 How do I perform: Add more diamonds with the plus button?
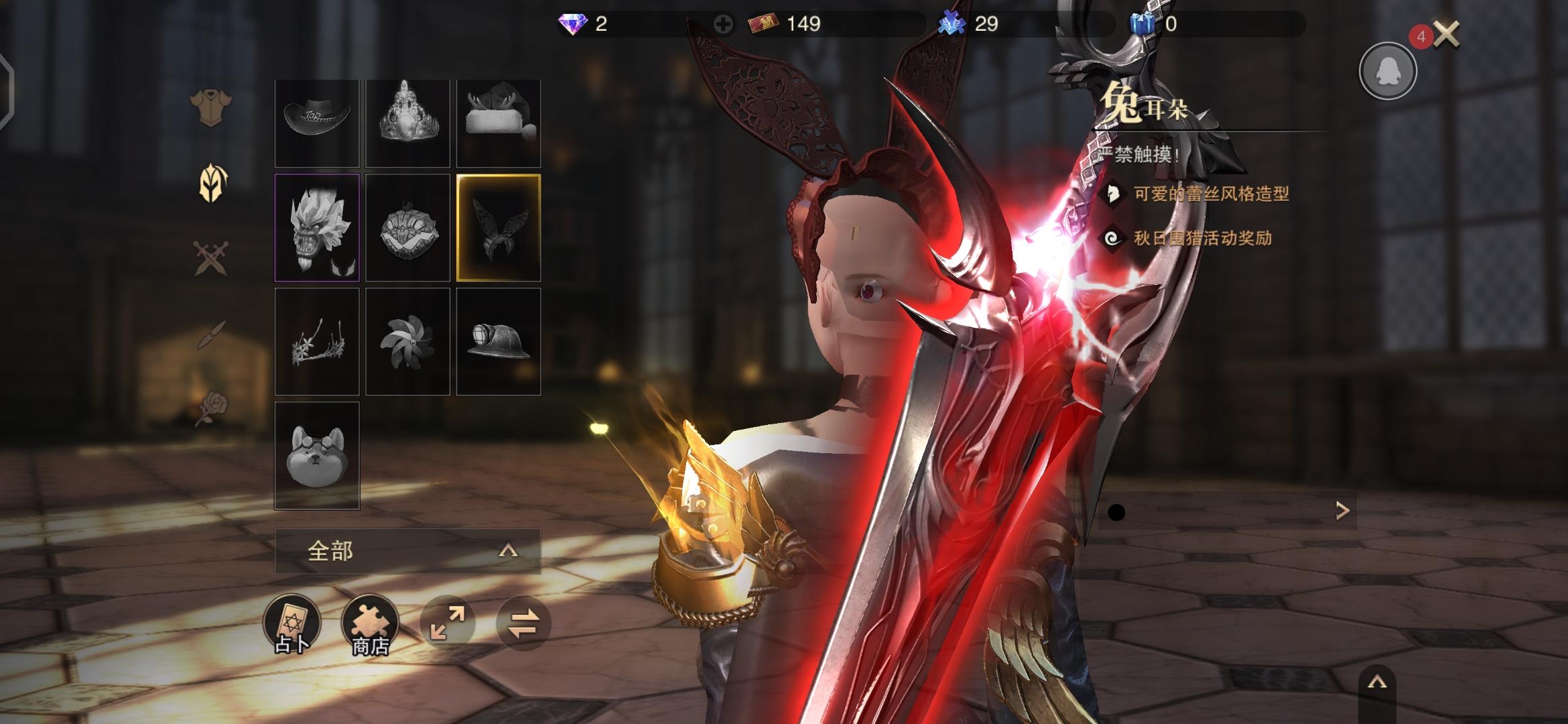[722, 25]
